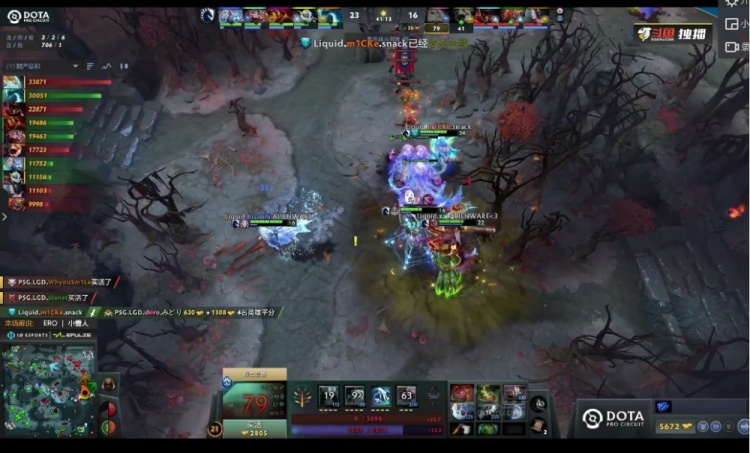This screenshot has width=750, height=453.
Task: Click the town portal scroll slot
Action: (539, 427)
